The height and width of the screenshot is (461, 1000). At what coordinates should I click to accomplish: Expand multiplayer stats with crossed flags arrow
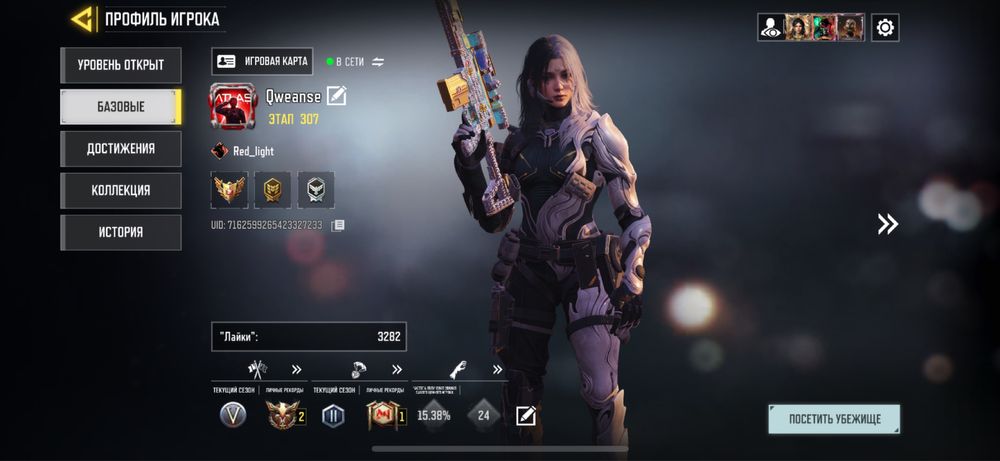pyautogui.click(x=296, y=369)
